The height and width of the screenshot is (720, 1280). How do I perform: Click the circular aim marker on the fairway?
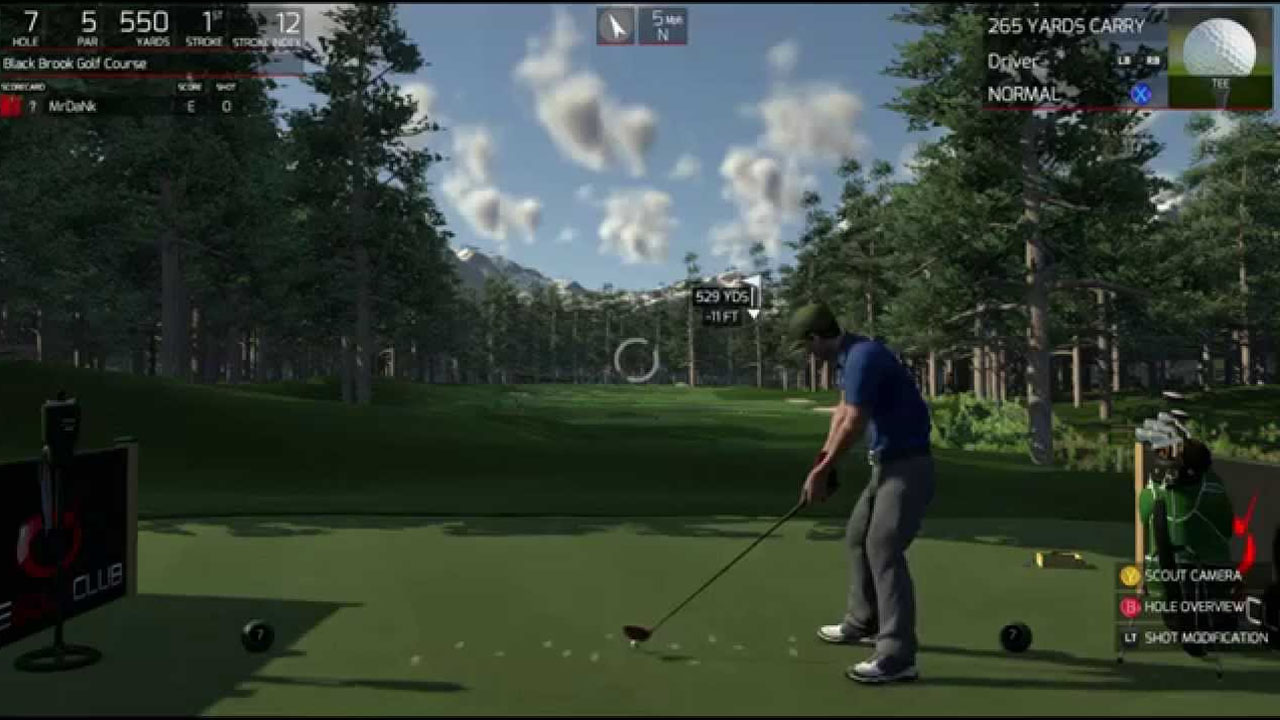click(x=636, y=360)
